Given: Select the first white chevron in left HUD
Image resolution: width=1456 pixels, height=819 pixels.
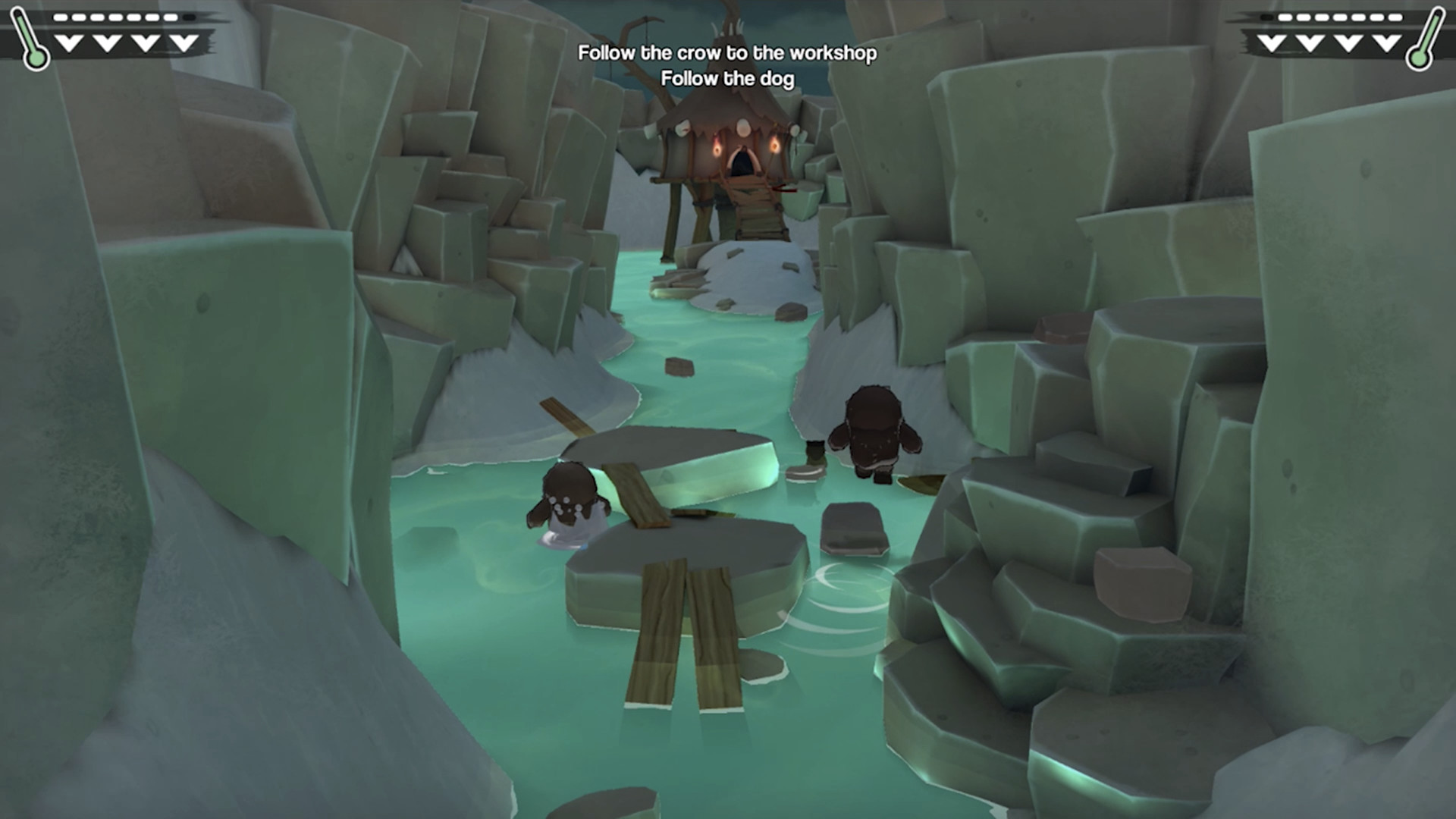Looking at the screenshot, I should click(69, 42).
